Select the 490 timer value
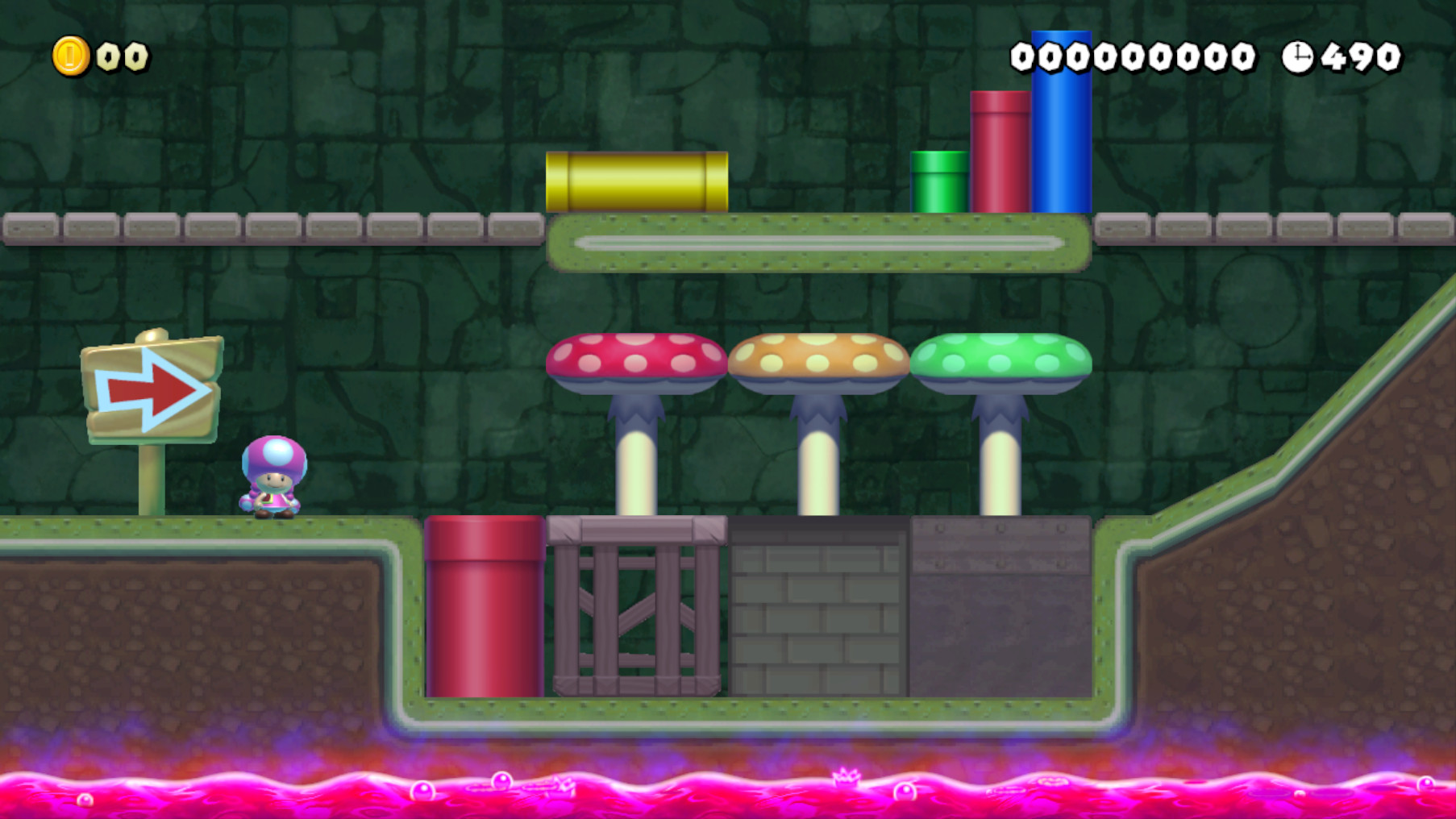 point(1359,55)
